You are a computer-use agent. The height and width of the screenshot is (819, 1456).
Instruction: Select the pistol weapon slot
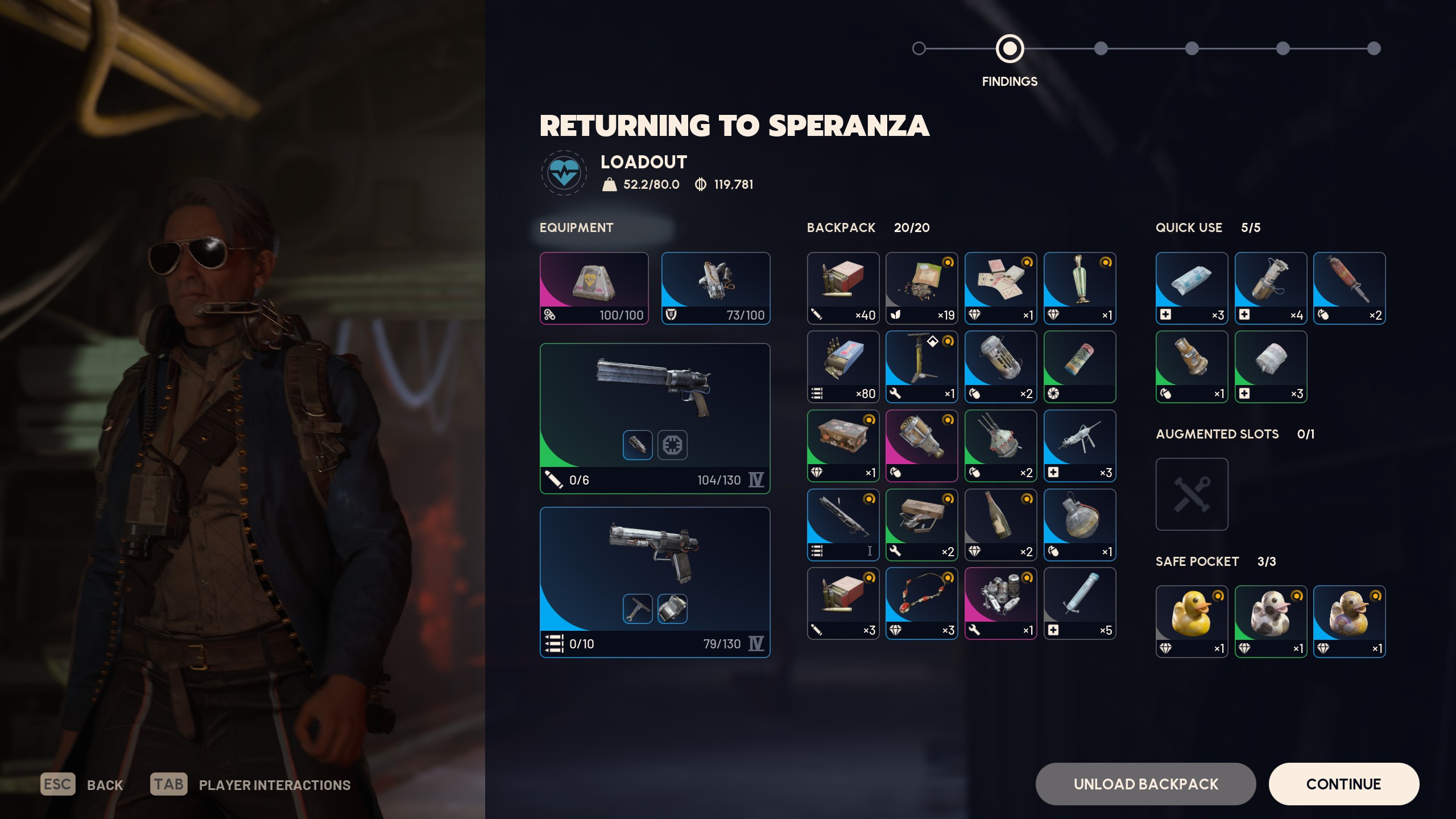pyautogui.click(x=655, y=582)
